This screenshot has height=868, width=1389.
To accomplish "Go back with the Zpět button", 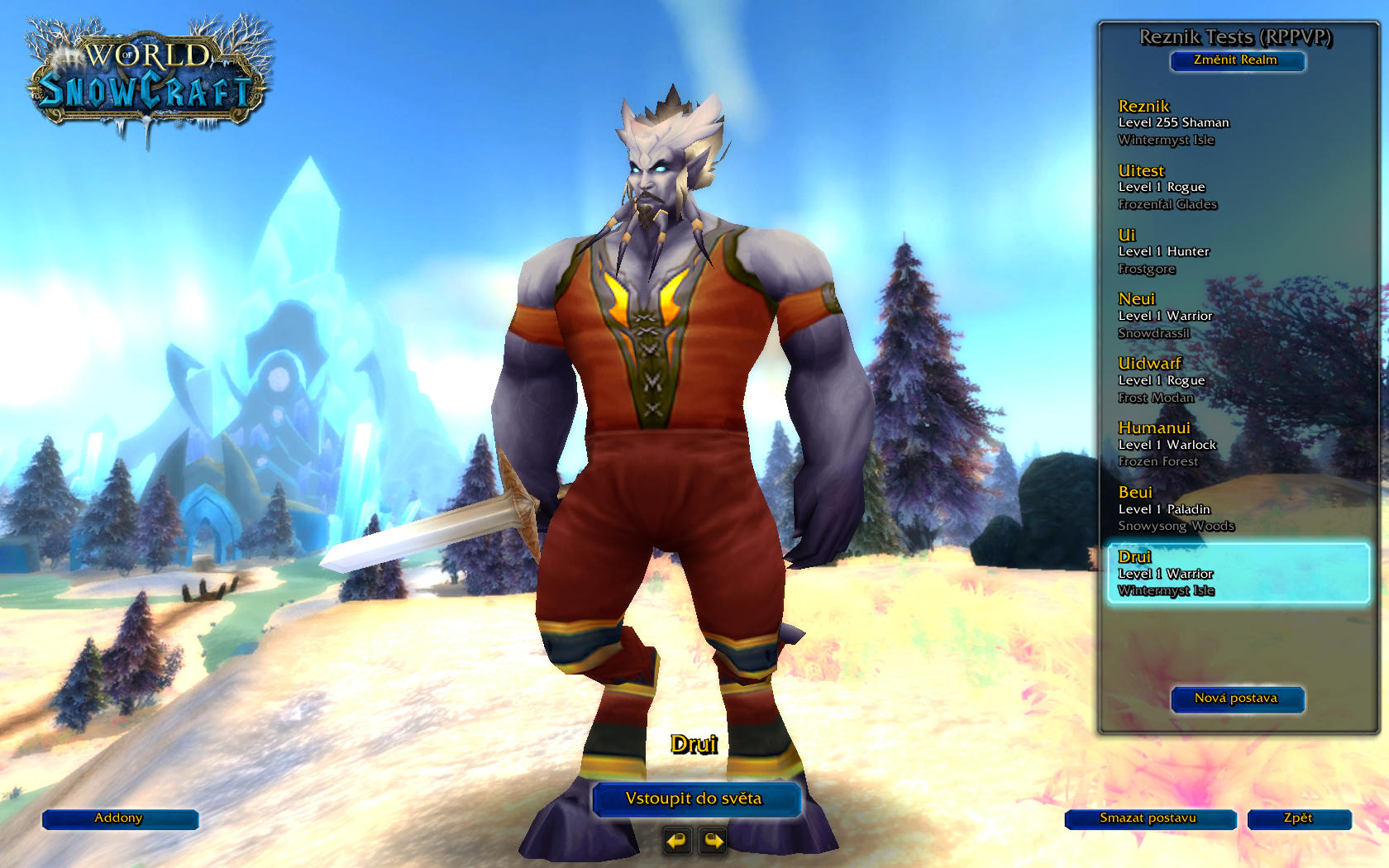I will tap(1298, 818).
